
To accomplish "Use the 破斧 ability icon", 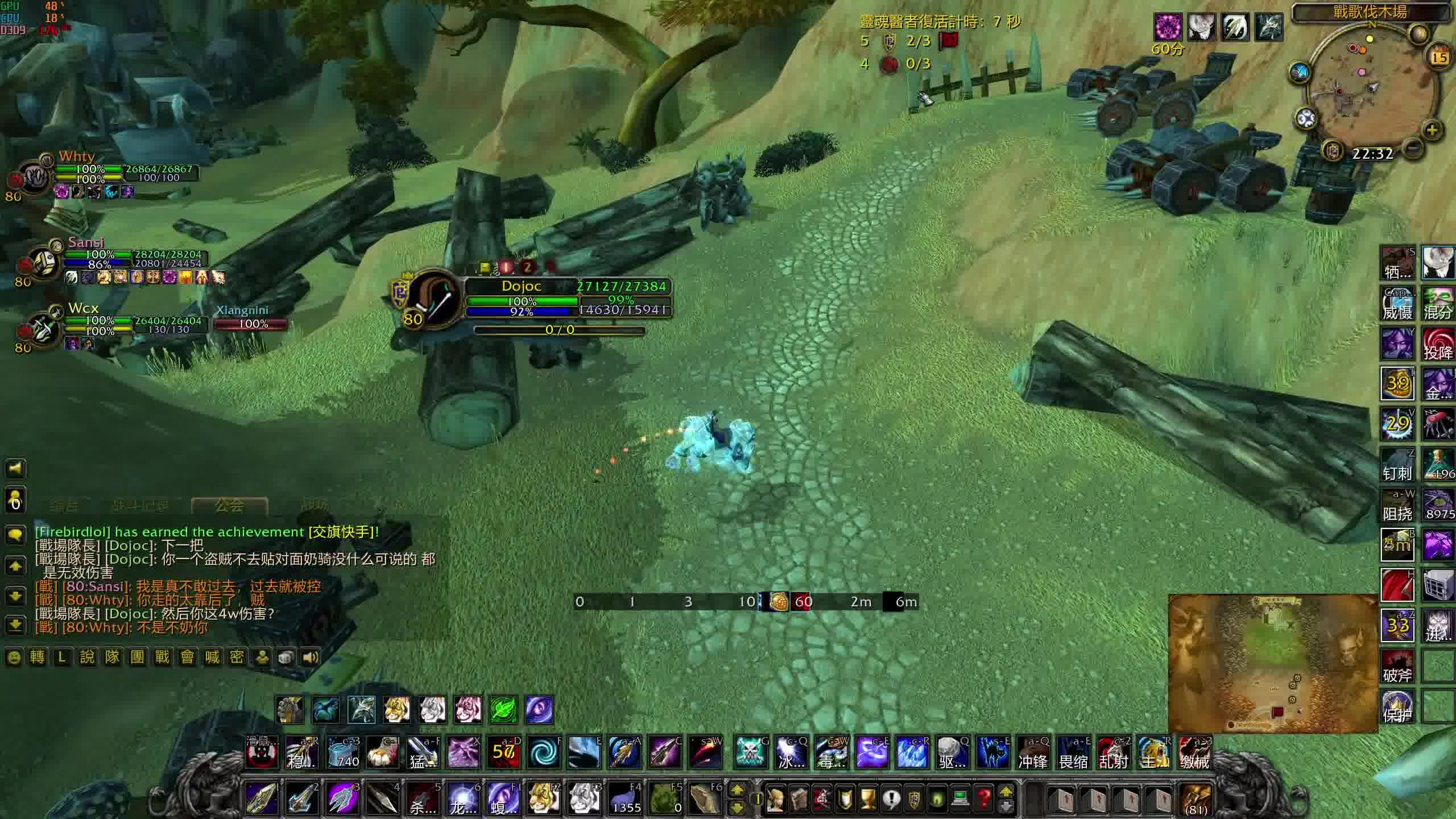I will click(1398, 667).
